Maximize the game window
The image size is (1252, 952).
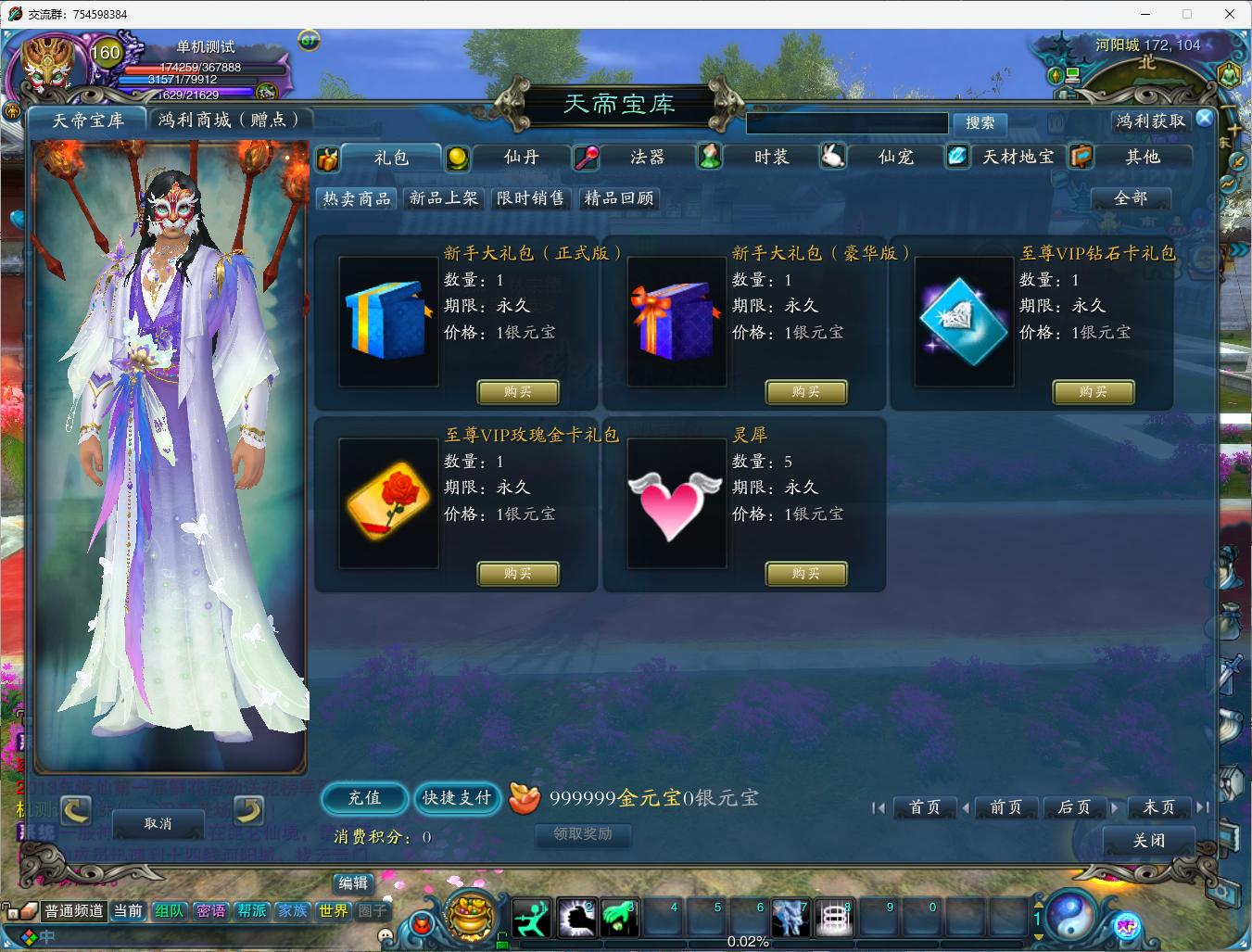1186,14
